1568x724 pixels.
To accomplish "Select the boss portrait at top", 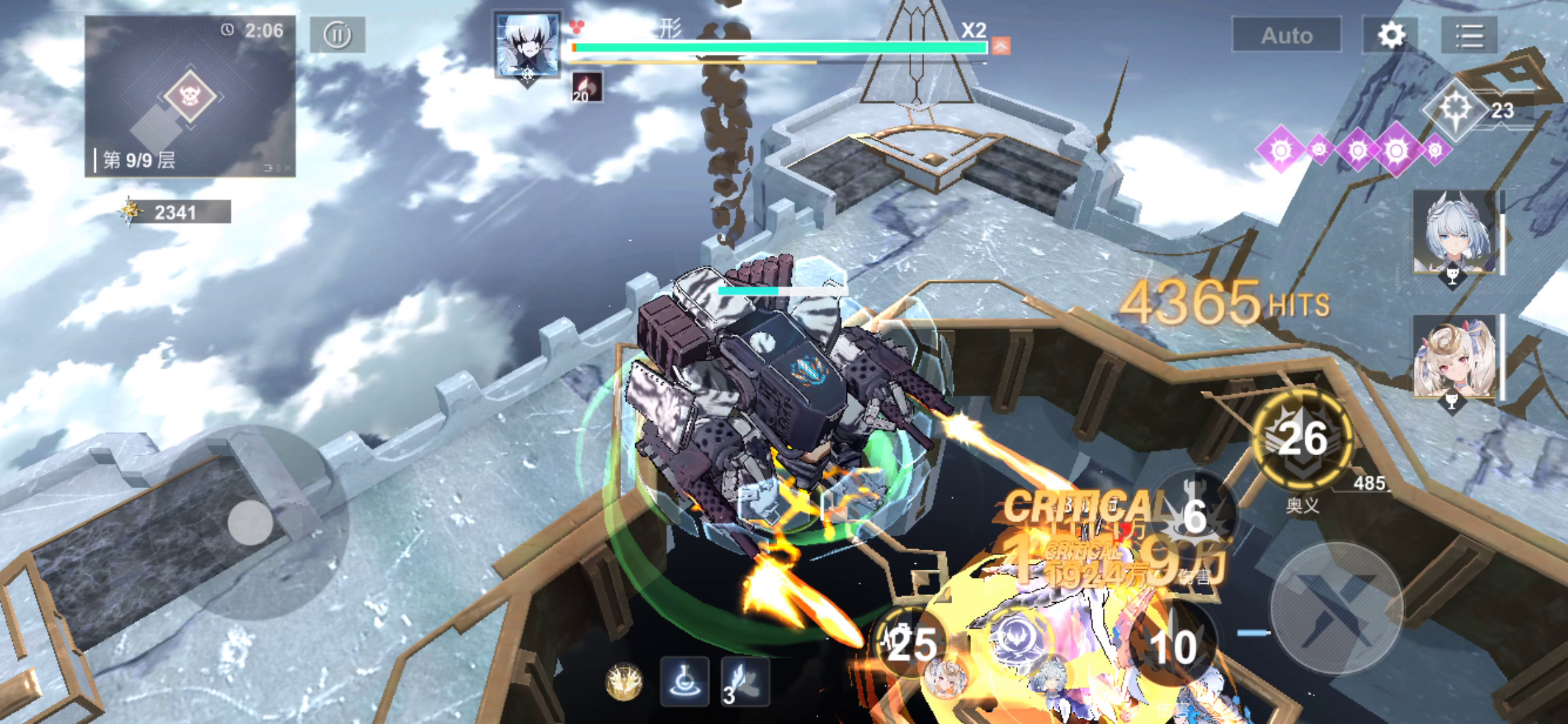I will [x=527, y=46].
